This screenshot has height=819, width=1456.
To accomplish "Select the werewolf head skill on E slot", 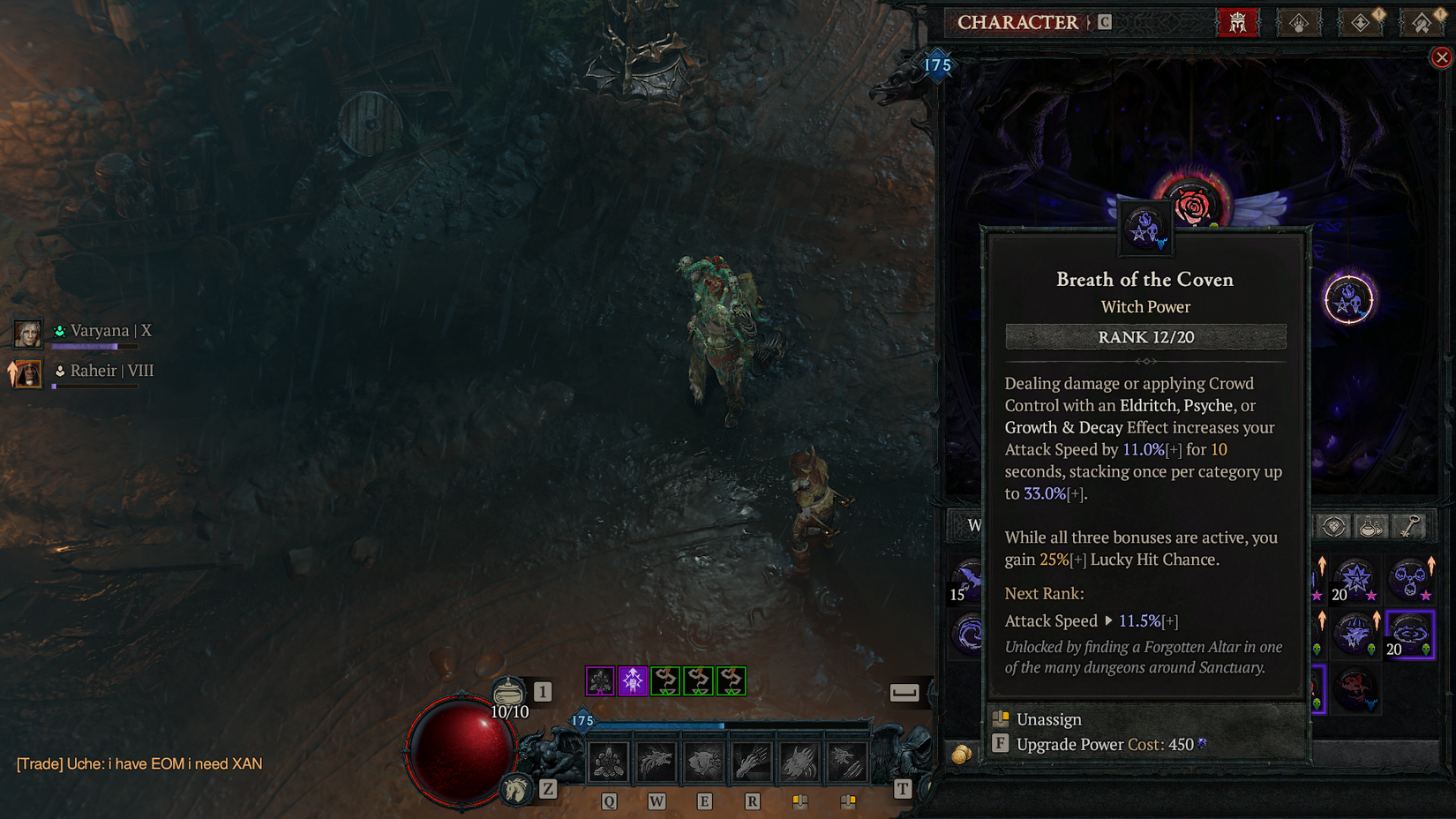I will [703, 760].
